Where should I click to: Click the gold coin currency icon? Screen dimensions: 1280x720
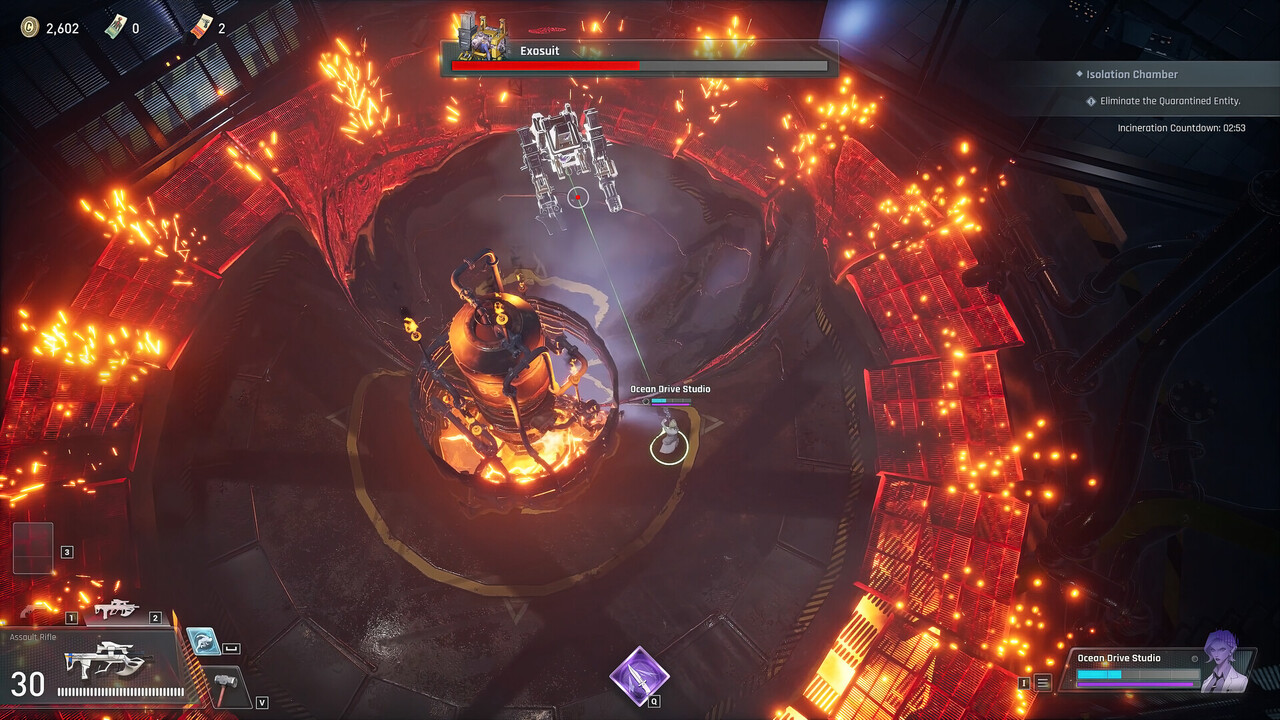pos(29,28)
